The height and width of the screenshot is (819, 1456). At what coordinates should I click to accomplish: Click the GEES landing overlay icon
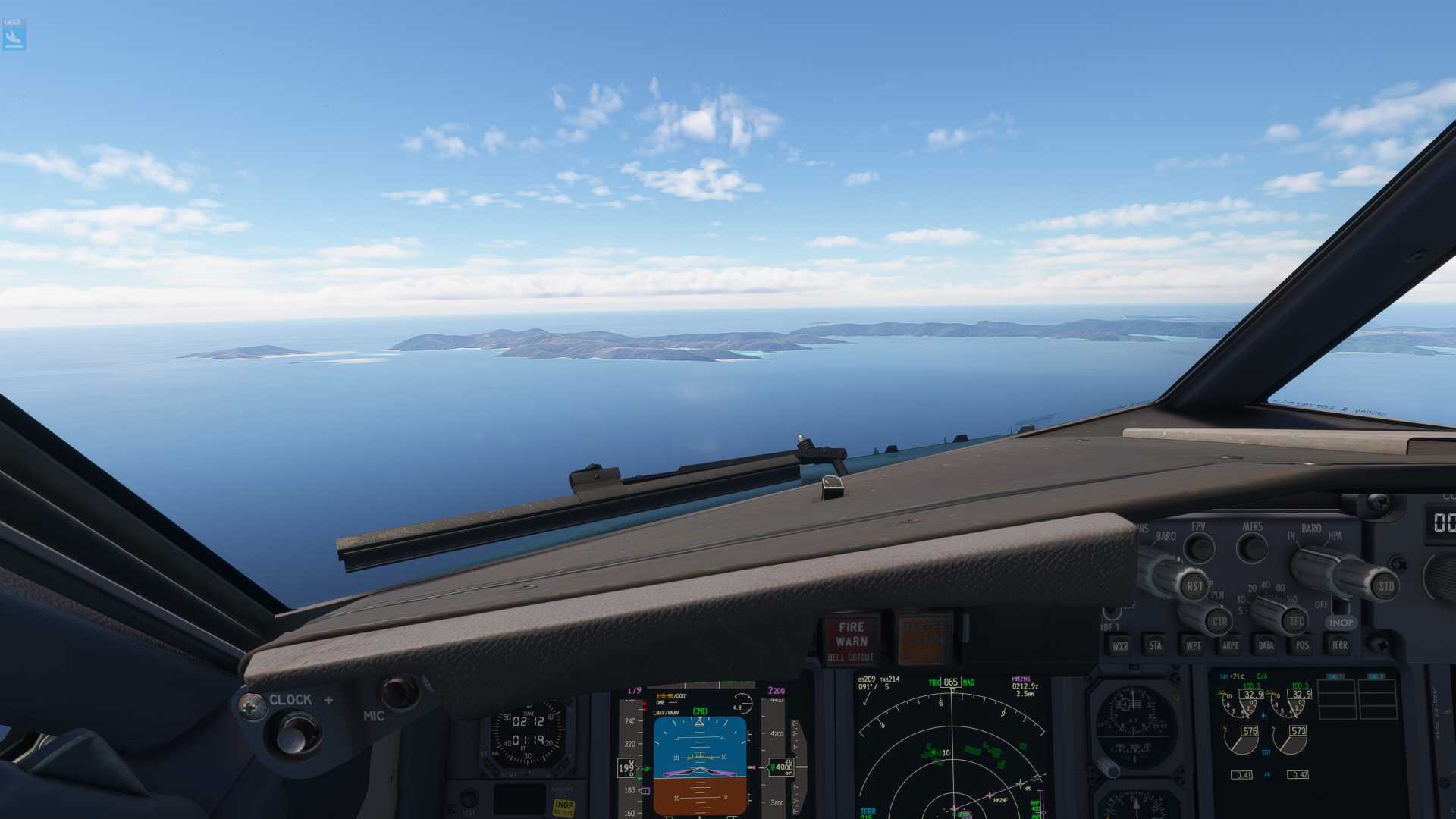(14, 35)
